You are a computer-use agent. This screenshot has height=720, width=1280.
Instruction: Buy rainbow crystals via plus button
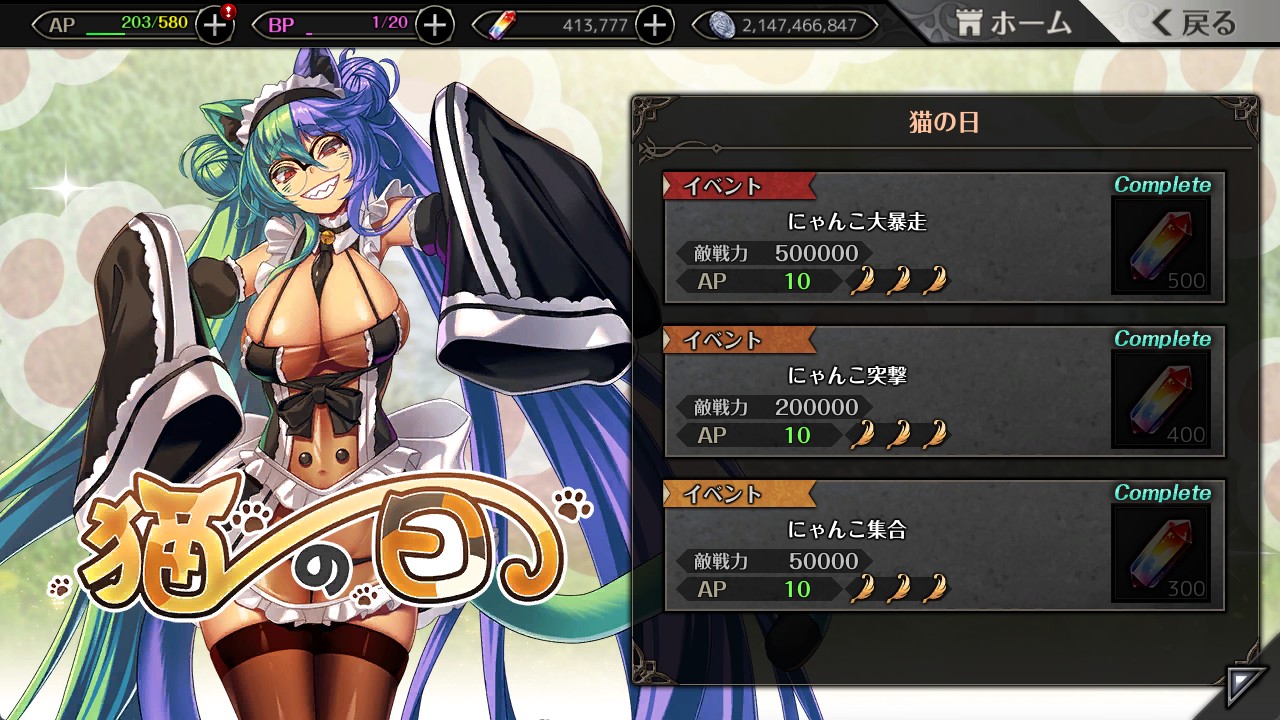[x=654, y=25]
